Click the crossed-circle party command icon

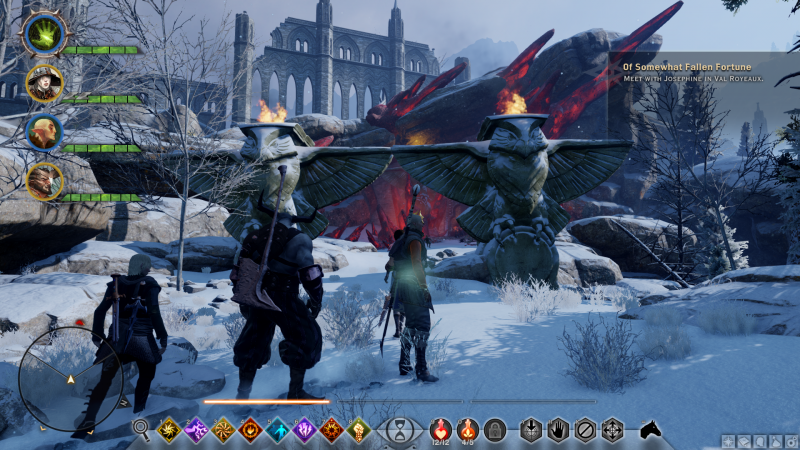click(585, 430)
